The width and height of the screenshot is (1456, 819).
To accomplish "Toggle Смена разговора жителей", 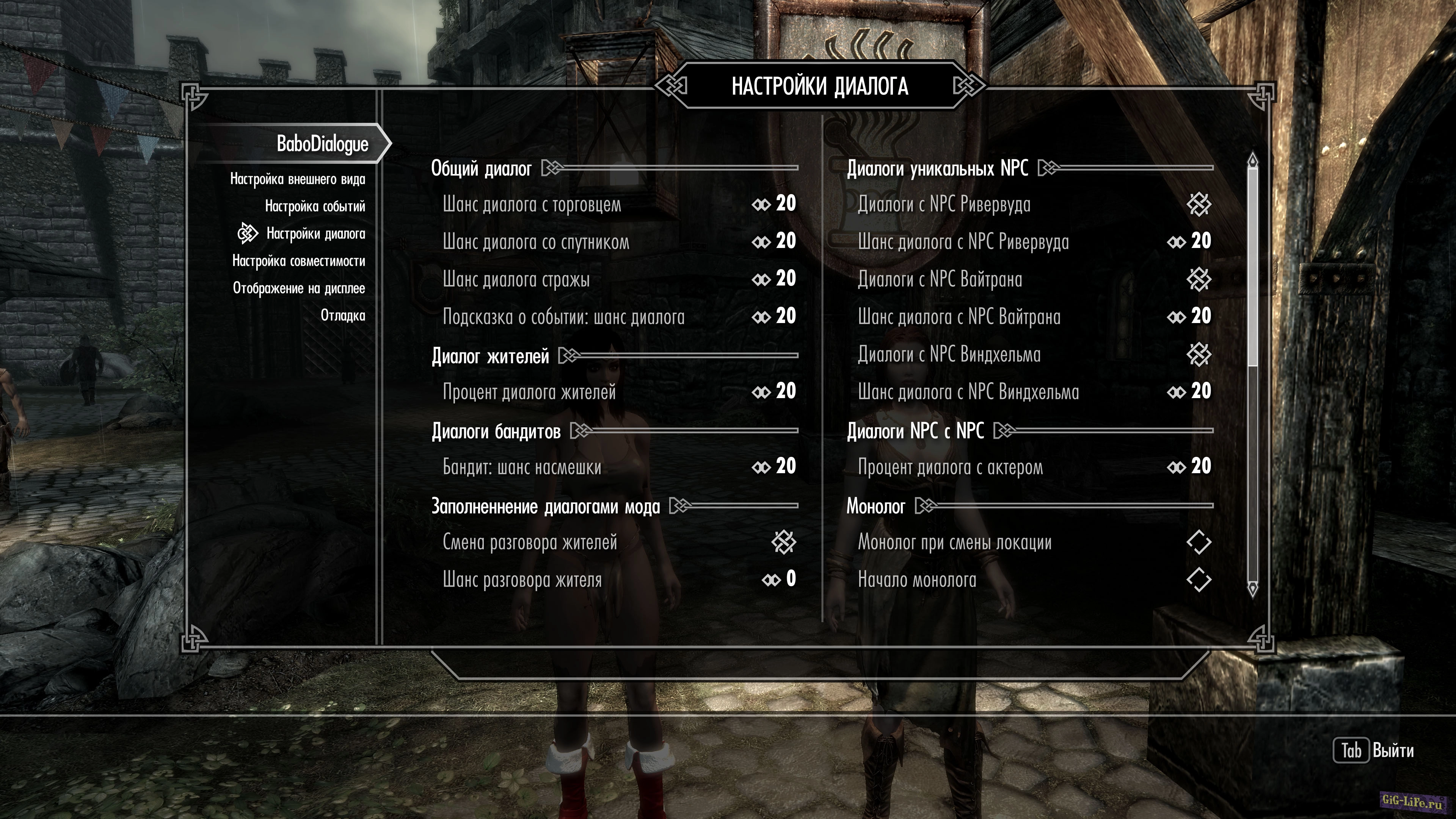I will pyautogui.click(x=783, y=542).
